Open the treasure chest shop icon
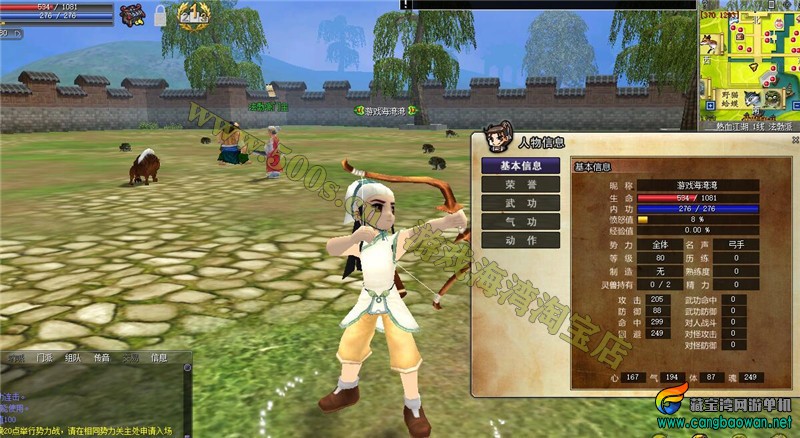 pos(131,14)
